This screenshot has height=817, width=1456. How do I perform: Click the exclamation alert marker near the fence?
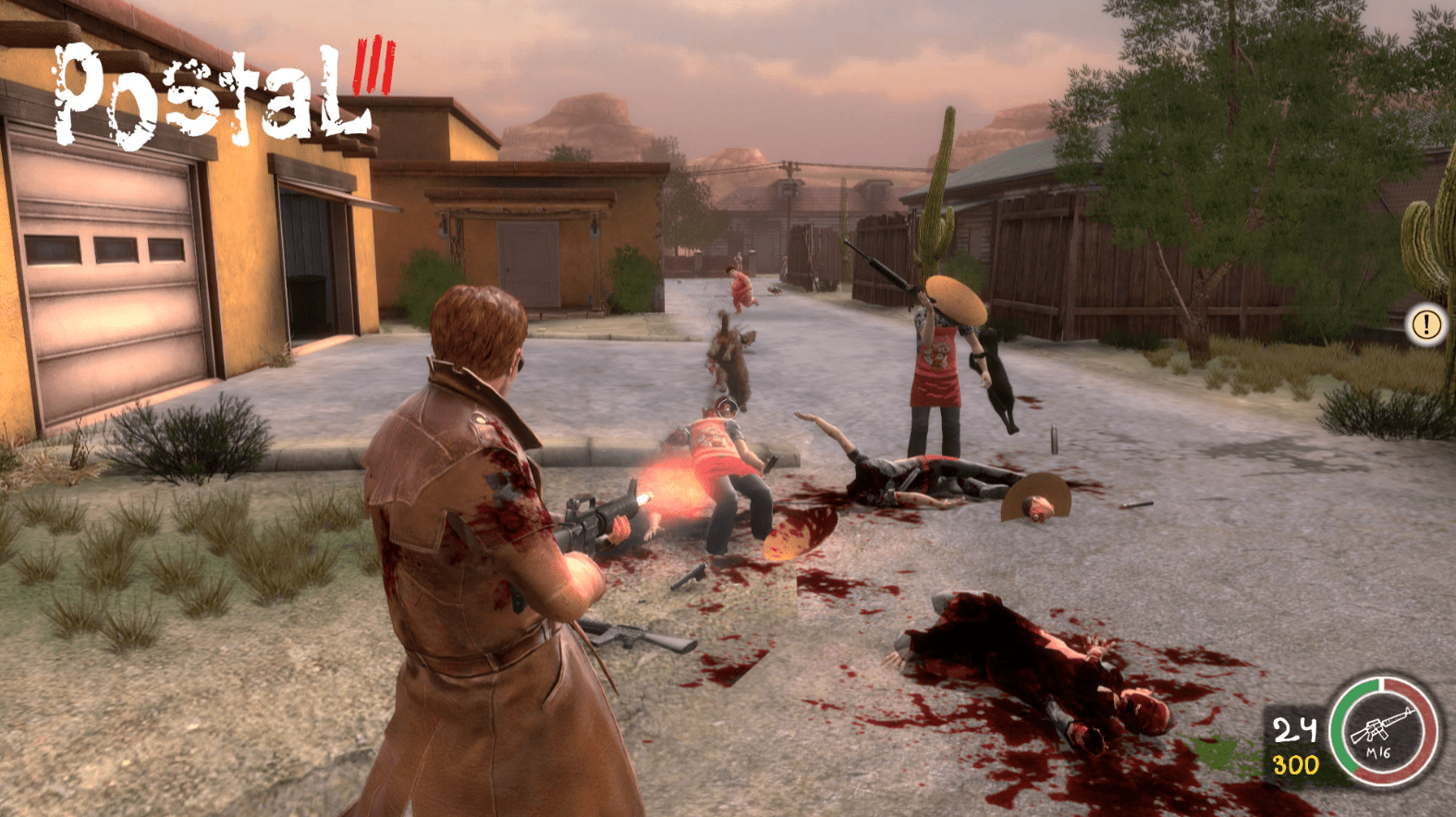coord(1425,325)
